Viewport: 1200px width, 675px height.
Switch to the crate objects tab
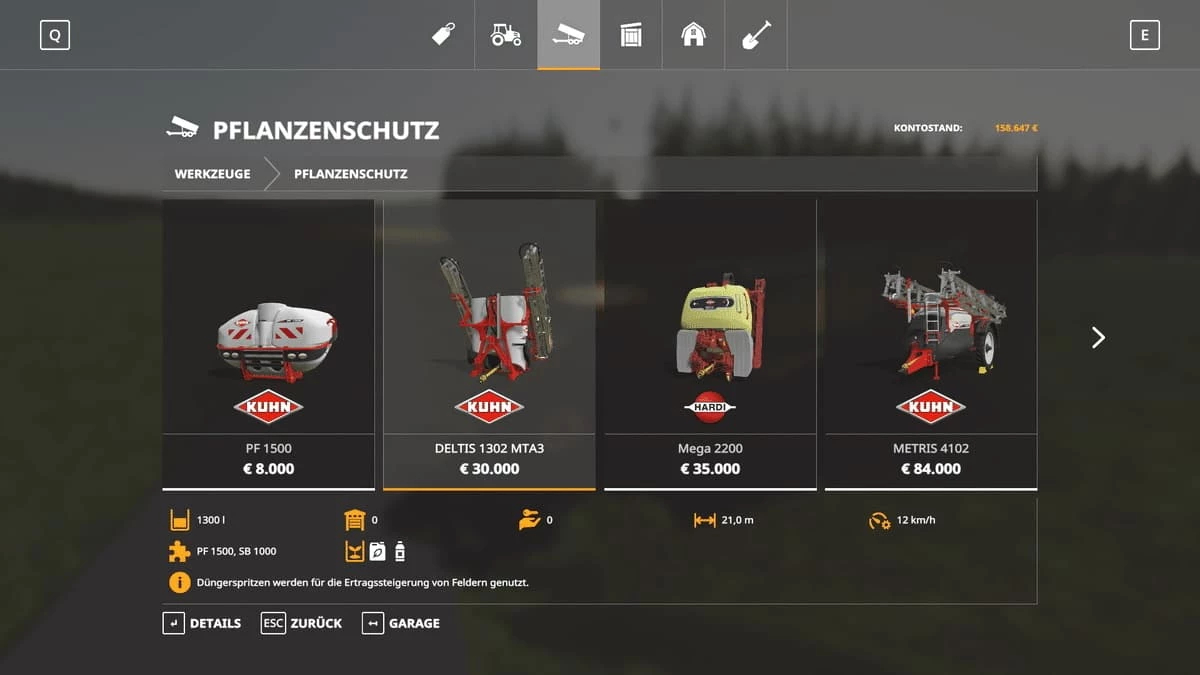point(631,35)
